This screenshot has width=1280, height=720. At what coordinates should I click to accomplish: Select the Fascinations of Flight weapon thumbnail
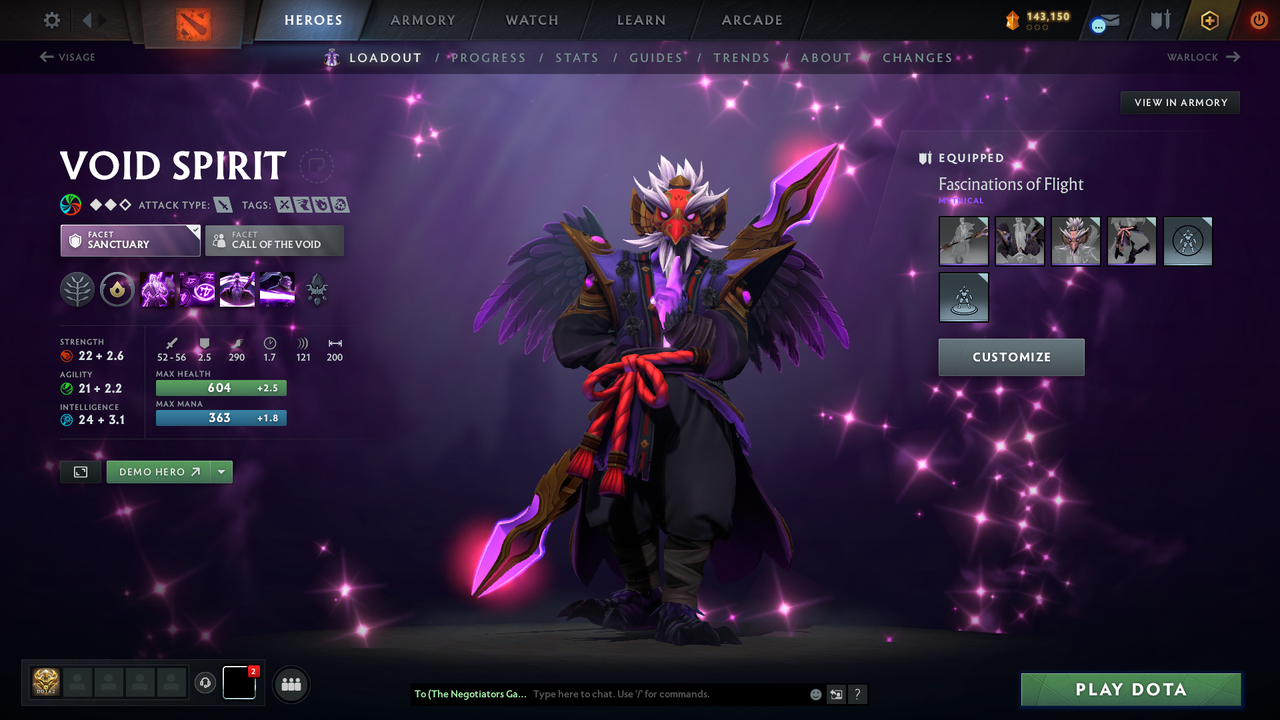[x=963, y=241]
